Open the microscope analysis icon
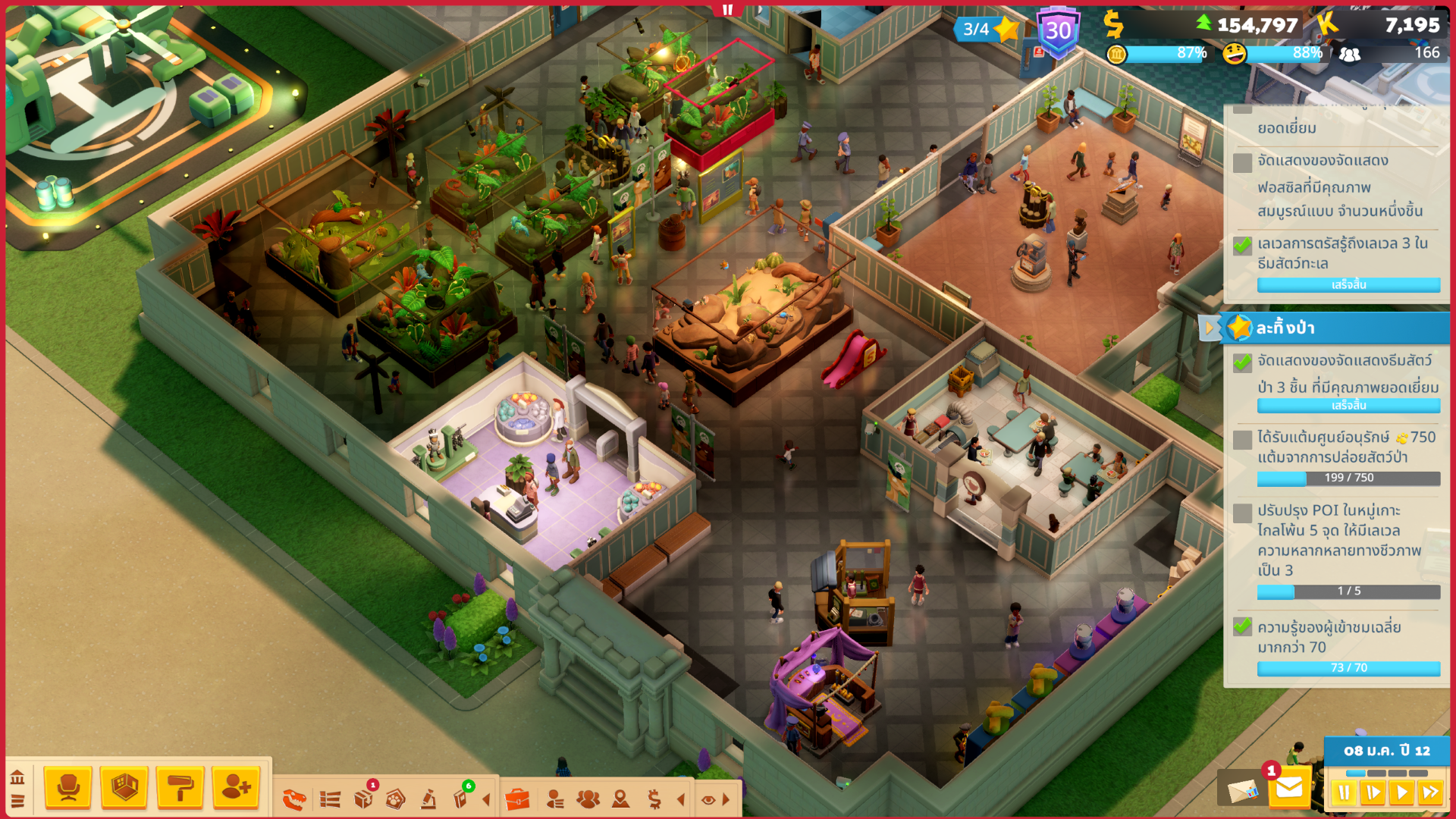Screen dimensions: 1456x819 (x=428, y=799)
